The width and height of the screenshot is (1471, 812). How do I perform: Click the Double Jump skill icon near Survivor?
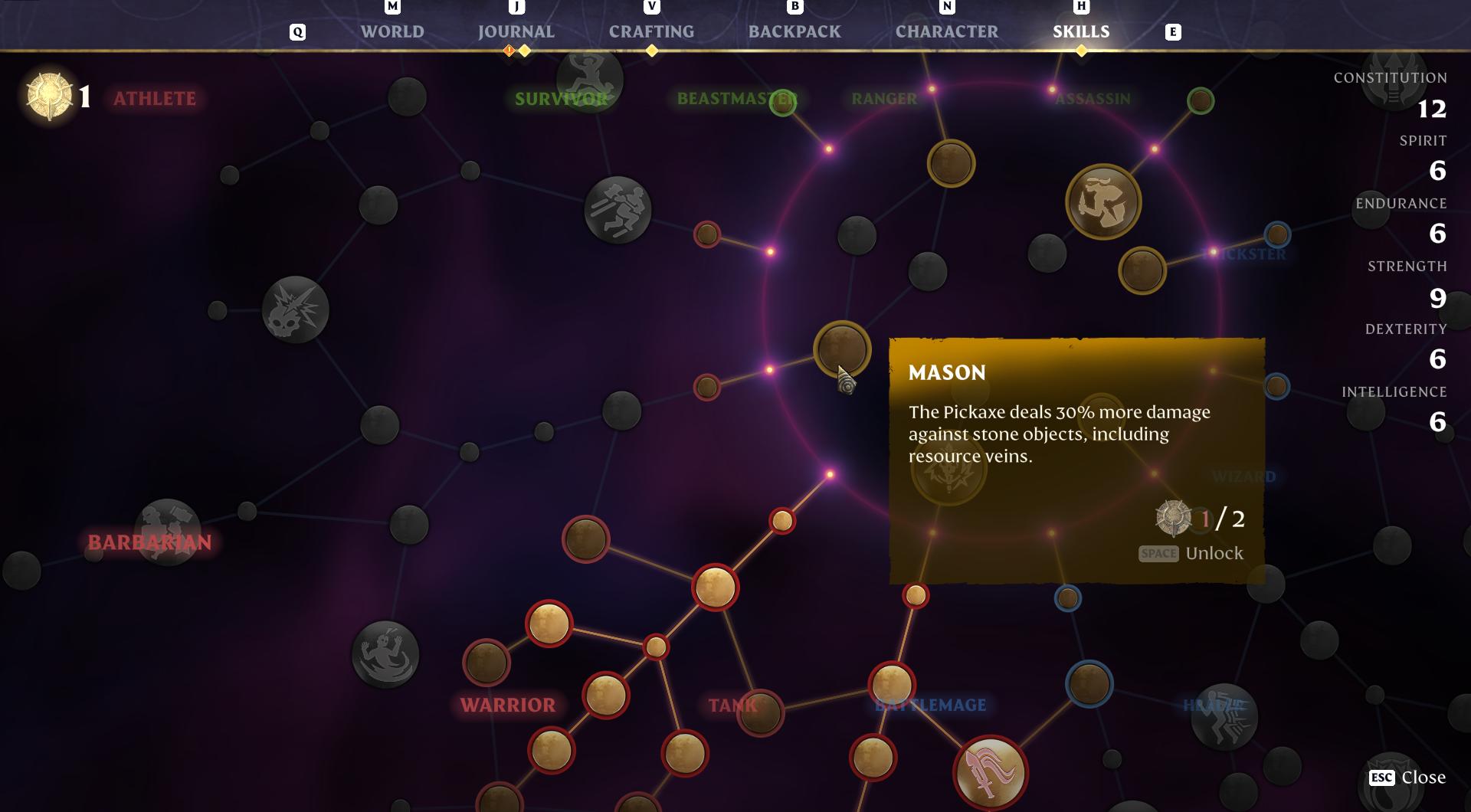coord(586,80)
